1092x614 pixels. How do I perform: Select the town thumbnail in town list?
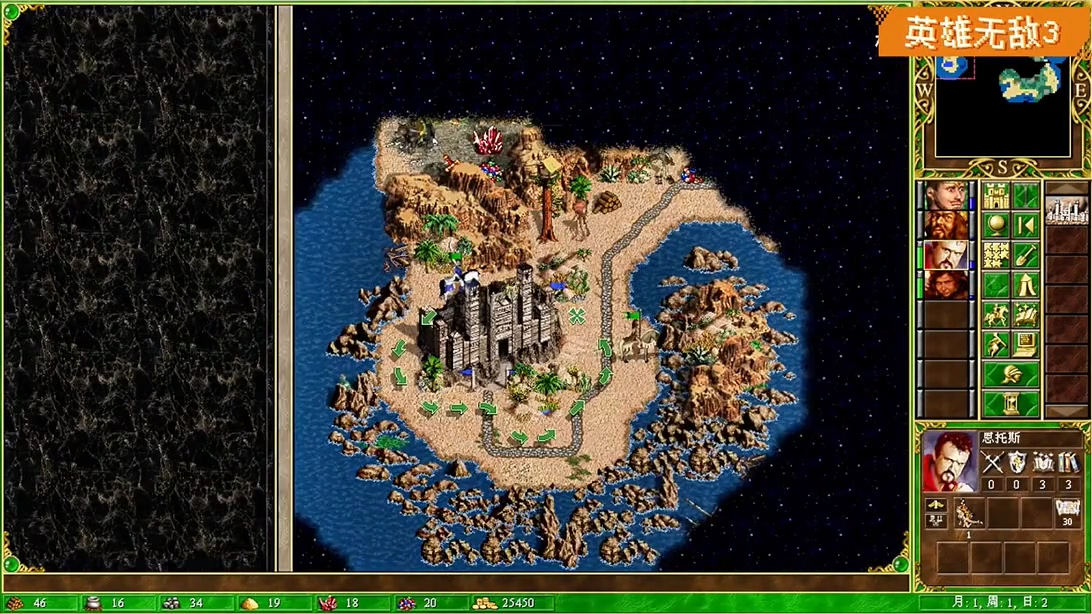click(1066, 210)
